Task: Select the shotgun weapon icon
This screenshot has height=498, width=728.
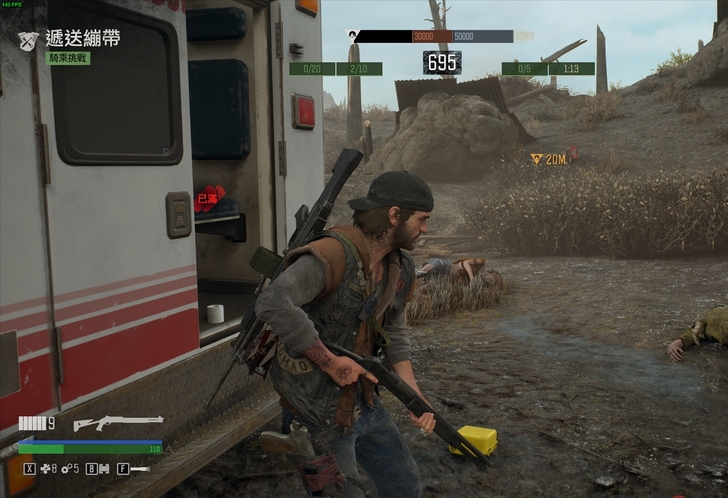Action: pos(117,423)
